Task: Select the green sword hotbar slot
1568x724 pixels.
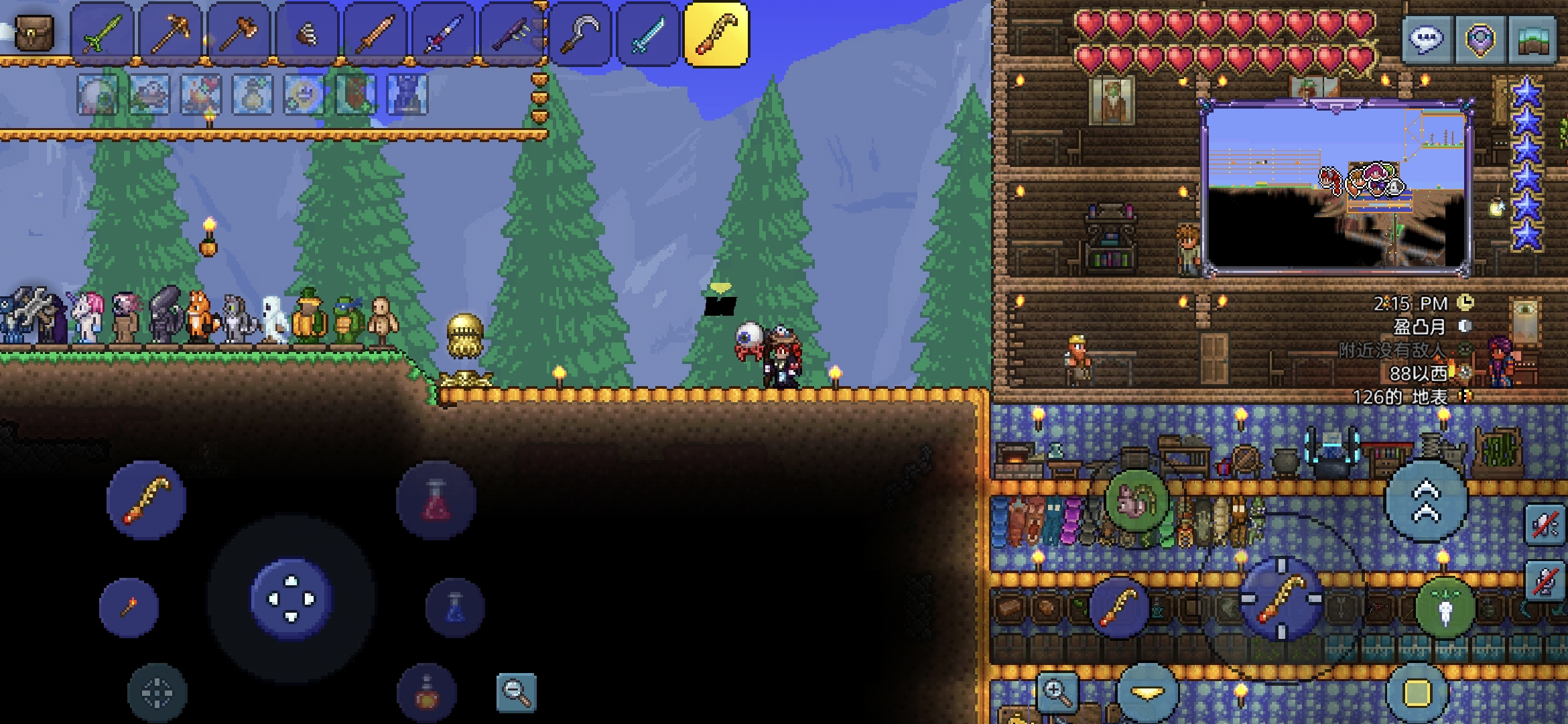Action: (x=103, y=34)
